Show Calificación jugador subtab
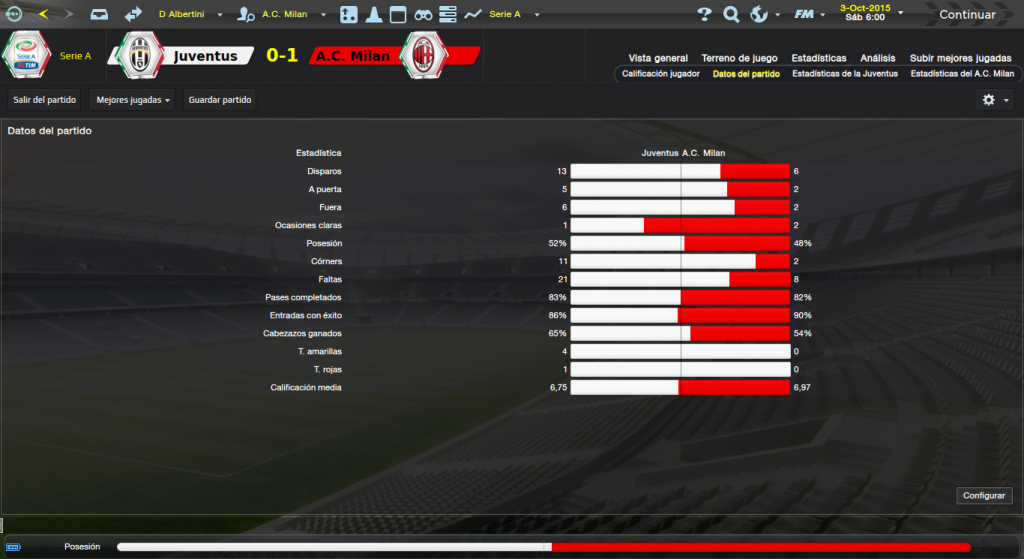This screenshot has width=1024, height=559. click(661, 74)
